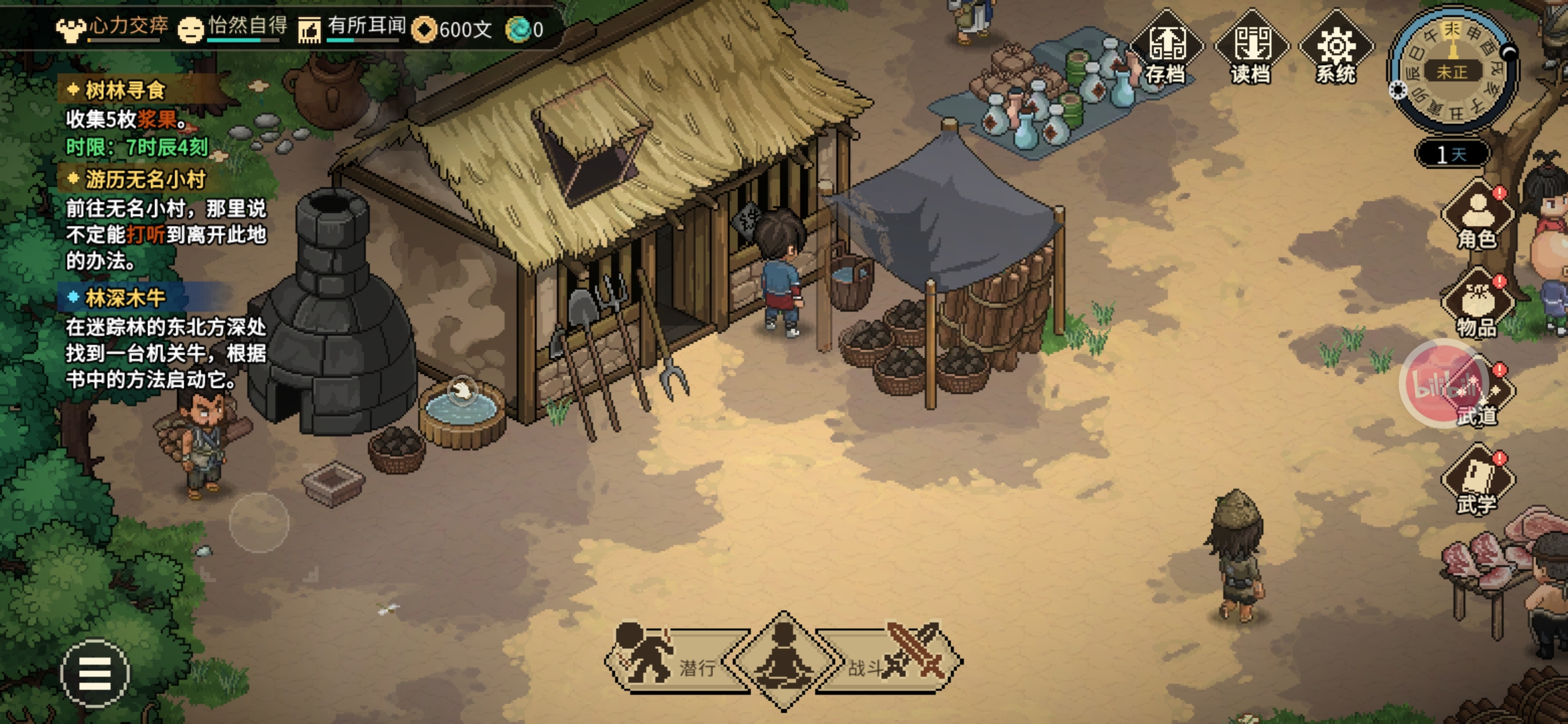1568x724 pixels.
Task: Tap the 有所耳闻 reputation status
Action: [352, 28]
